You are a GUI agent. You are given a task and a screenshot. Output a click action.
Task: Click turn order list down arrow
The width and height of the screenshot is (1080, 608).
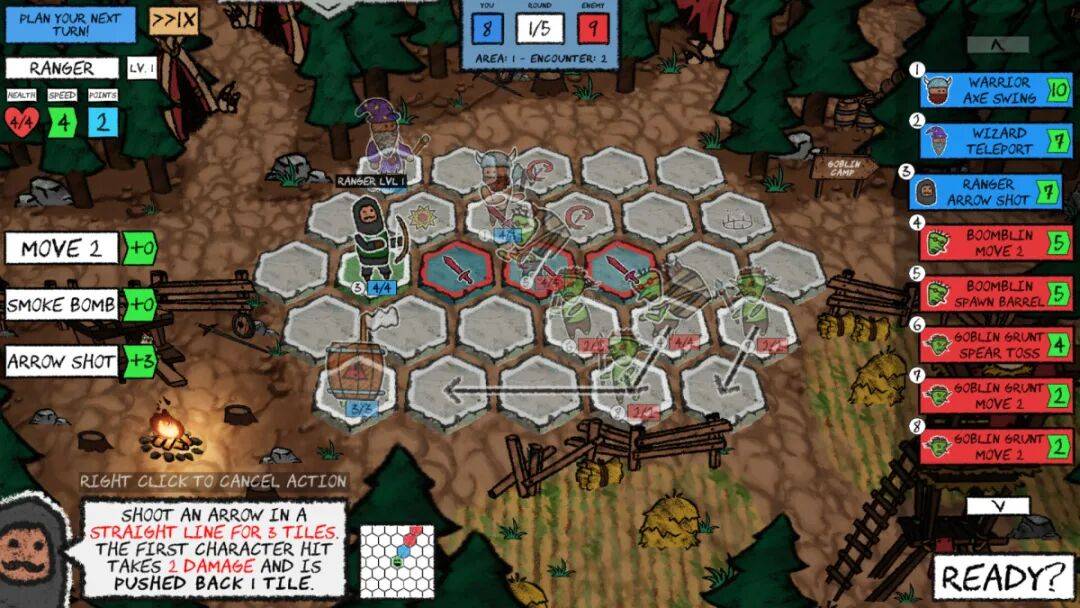[997, 505]
